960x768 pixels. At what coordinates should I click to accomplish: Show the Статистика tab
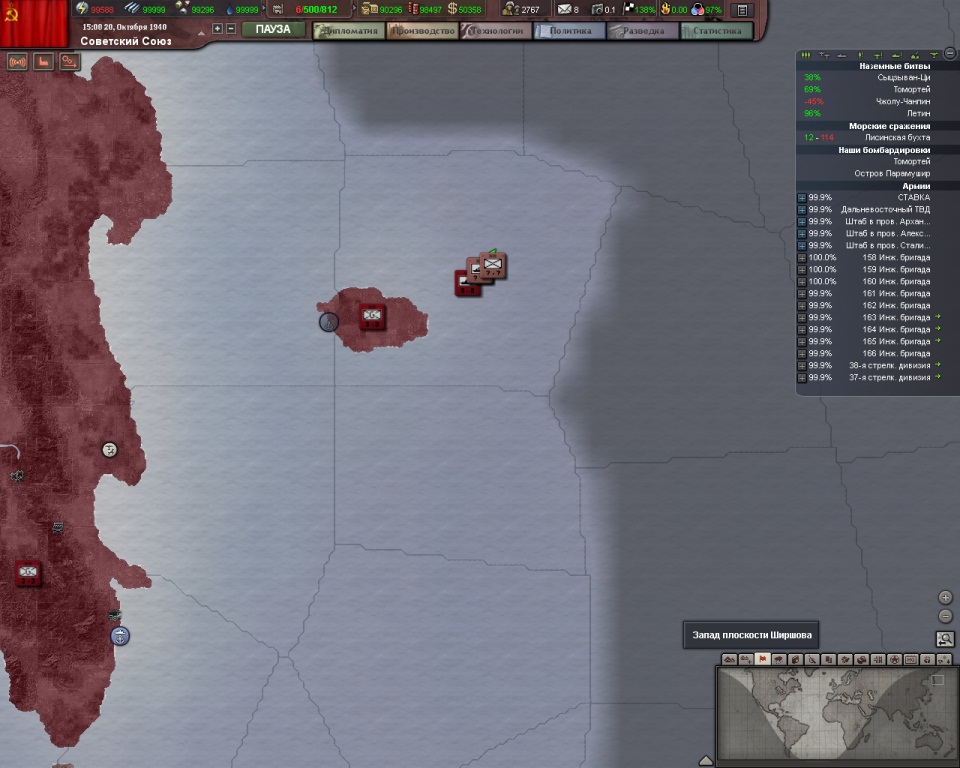717,31
